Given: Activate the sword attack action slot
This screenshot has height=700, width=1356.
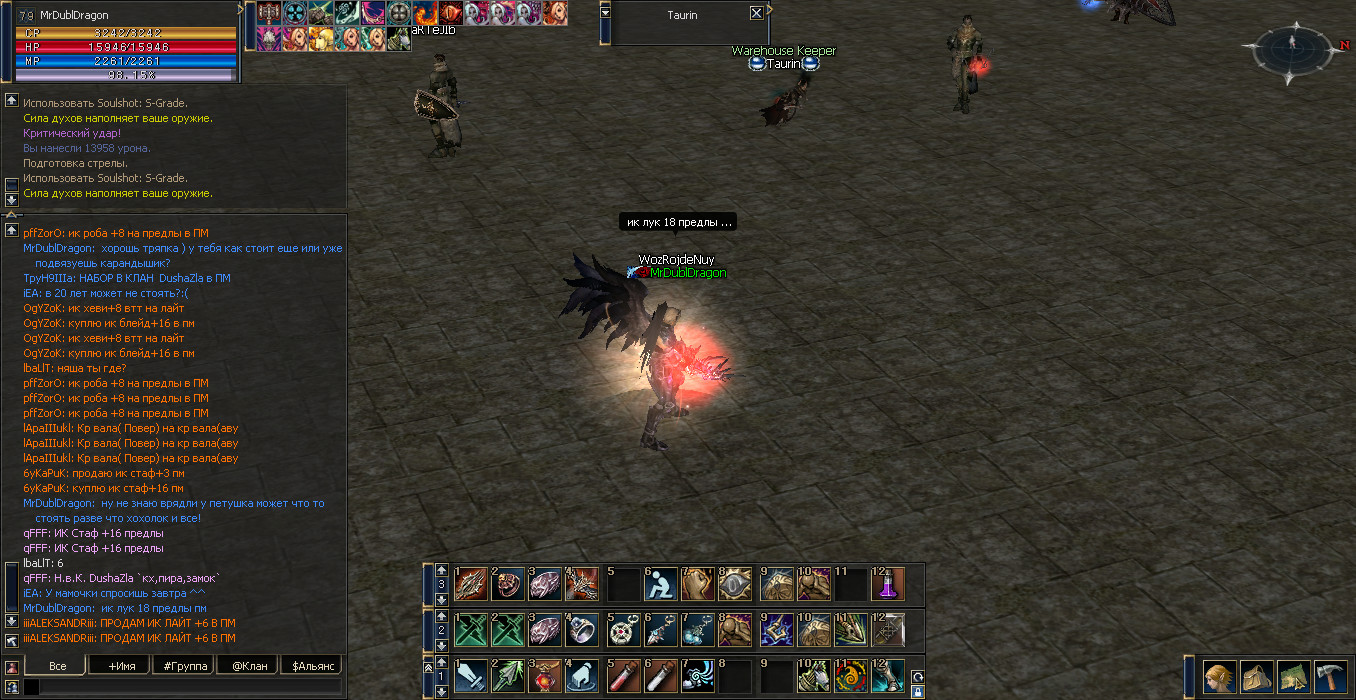Looking at the screenshot, I should point(471,676).
